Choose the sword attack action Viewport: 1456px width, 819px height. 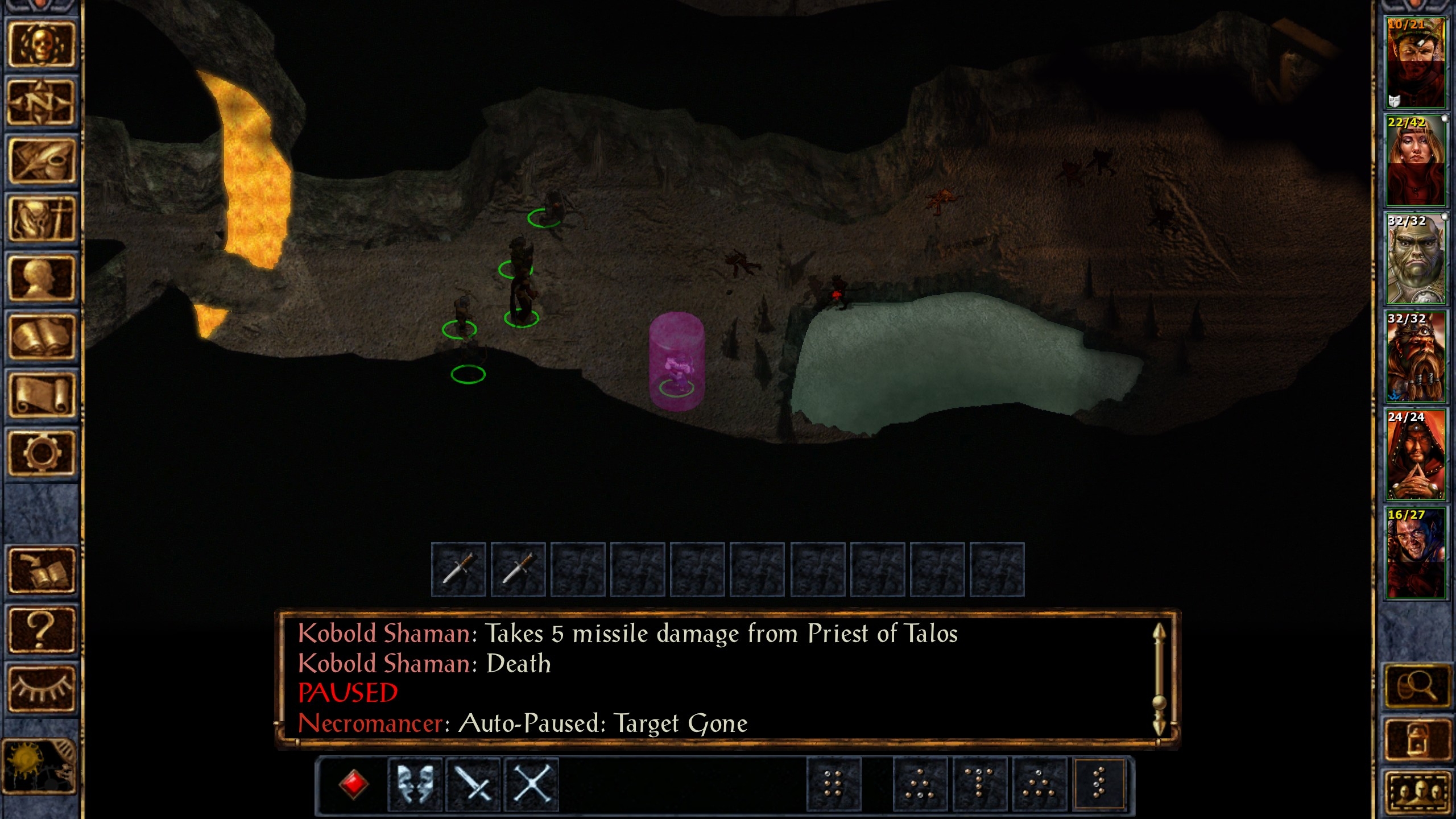[473, 784]
